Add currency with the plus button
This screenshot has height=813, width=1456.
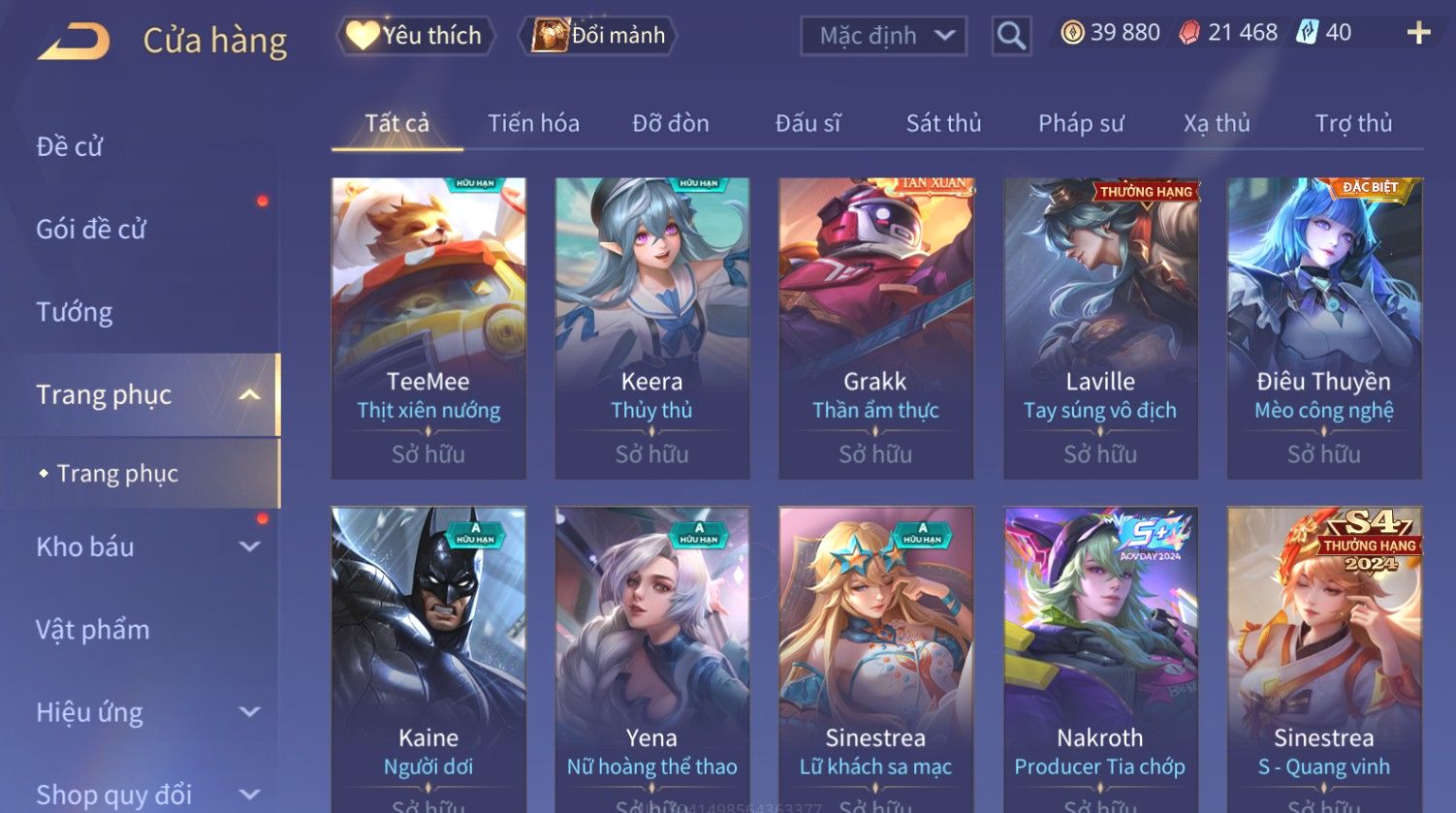pyautogui.click(x=1418, y=34)
